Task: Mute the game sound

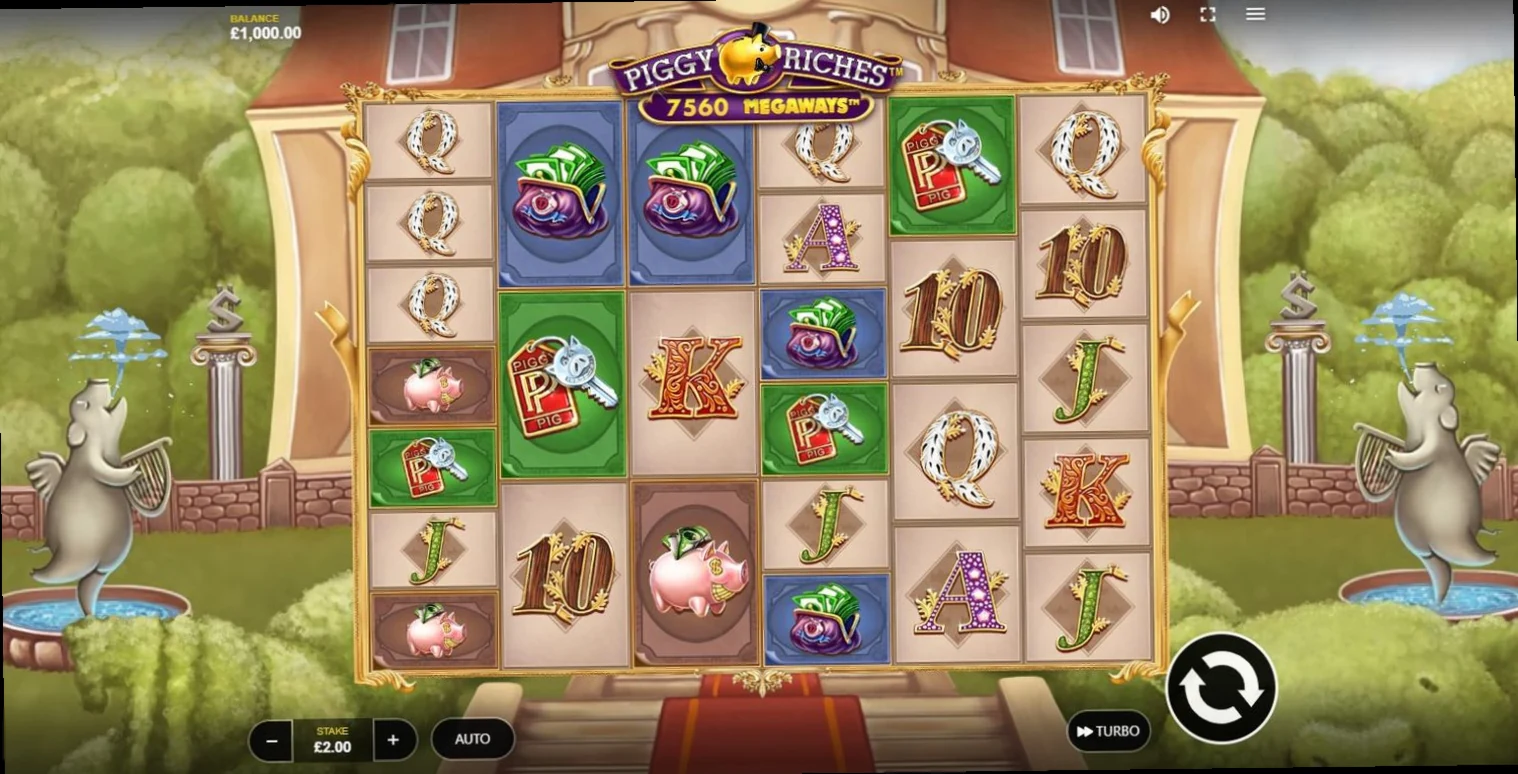Action: 1161,14
